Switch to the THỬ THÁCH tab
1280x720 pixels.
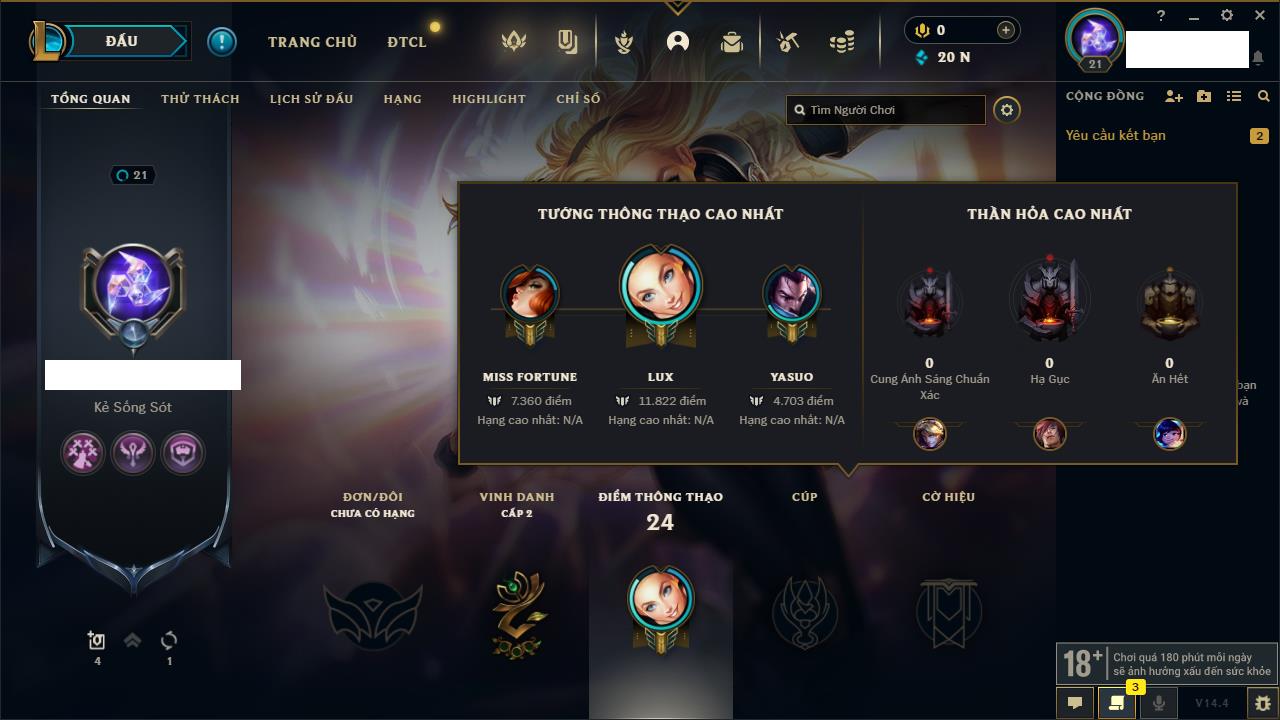click(x=200, y=99)
